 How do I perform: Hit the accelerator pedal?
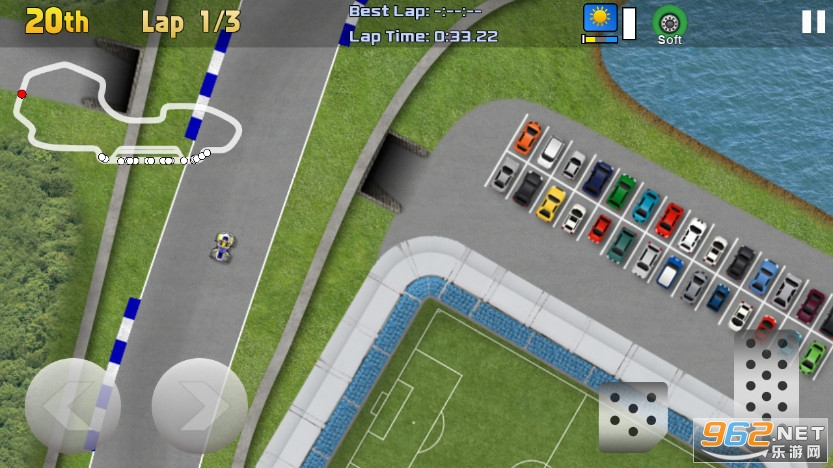[x=767, y=380]
